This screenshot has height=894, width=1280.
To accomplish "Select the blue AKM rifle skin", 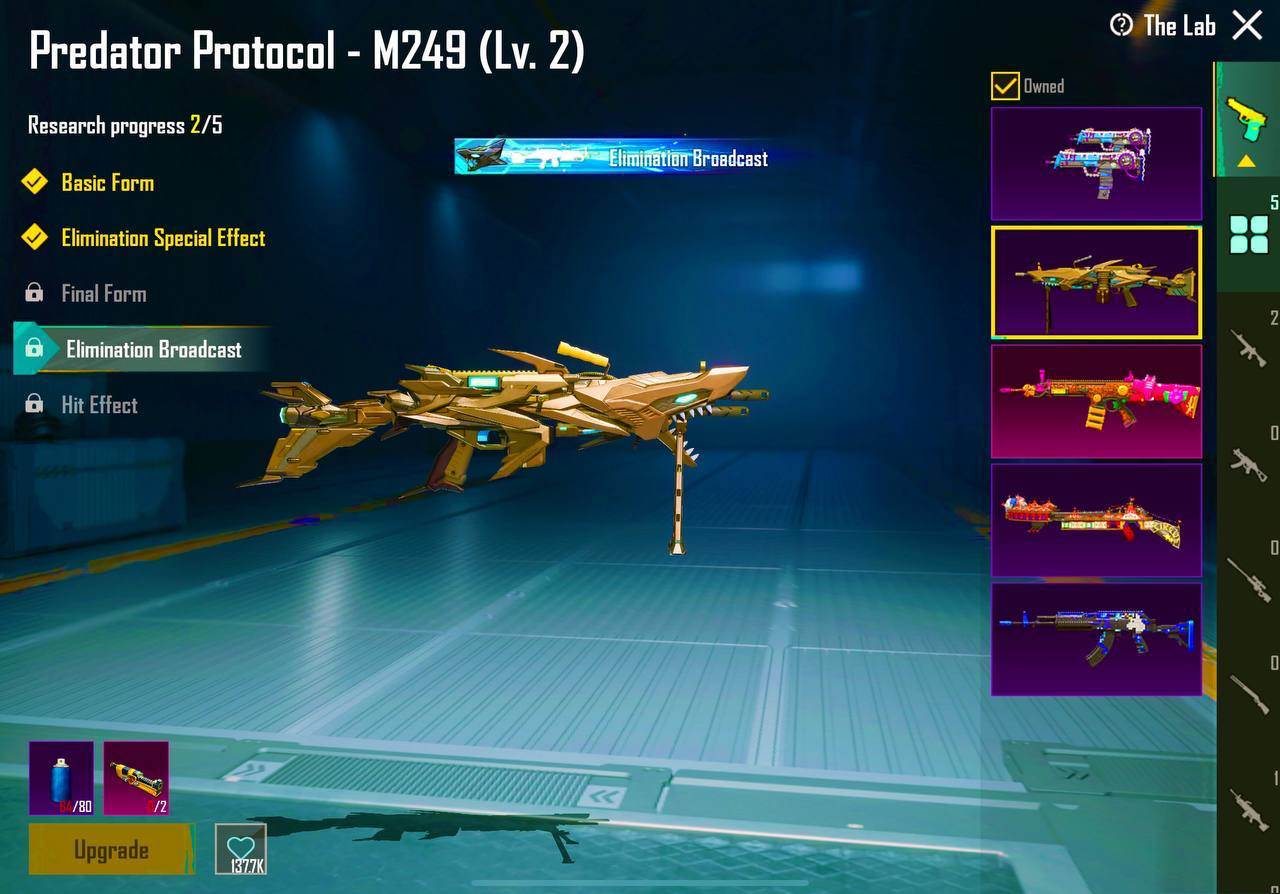I will 1096,638.
